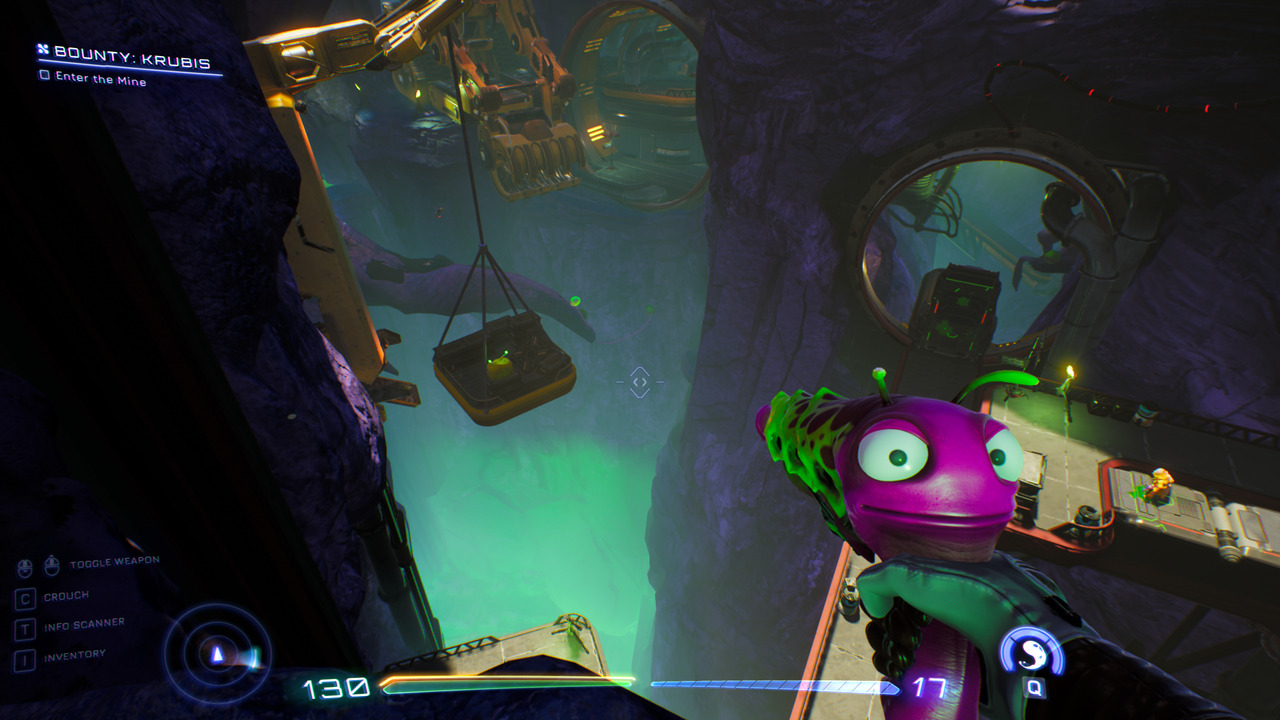Tick the Enter the Mine objective checkbox
Image resolution: width=1280 pixels, height=720 pixels.
tap(44, 75)
